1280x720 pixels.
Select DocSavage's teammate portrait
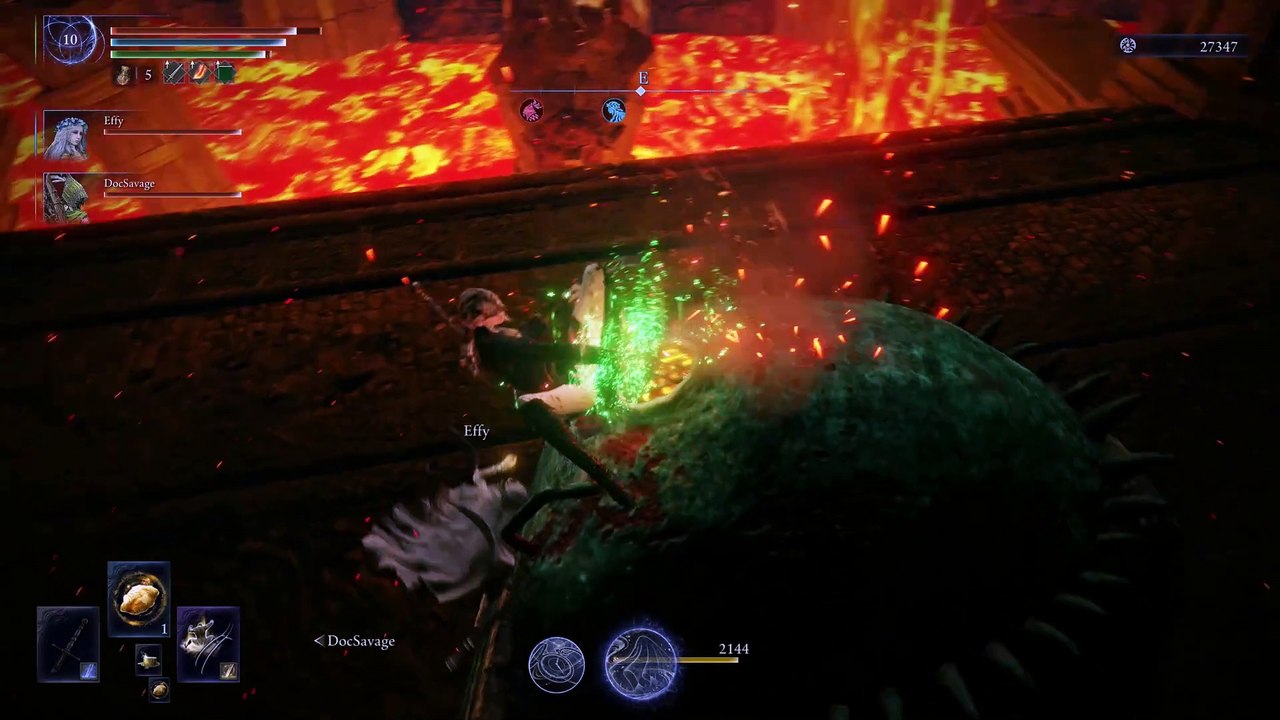(66, 197)
